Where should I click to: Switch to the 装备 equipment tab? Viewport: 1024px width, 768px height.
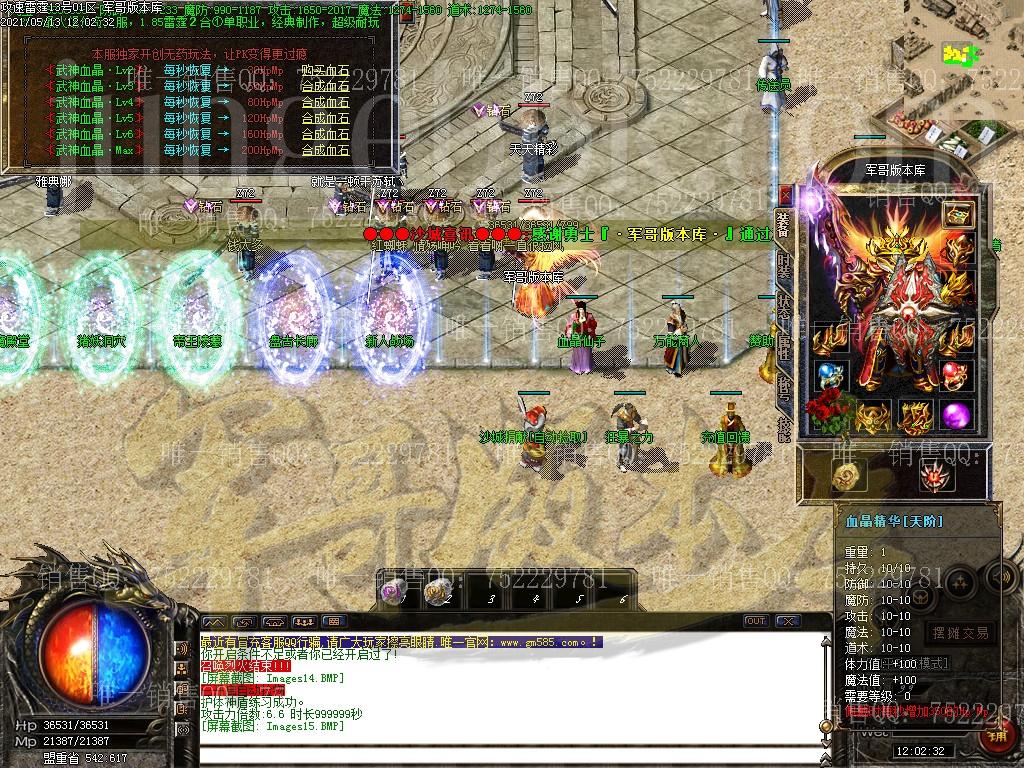click(783, 224)
